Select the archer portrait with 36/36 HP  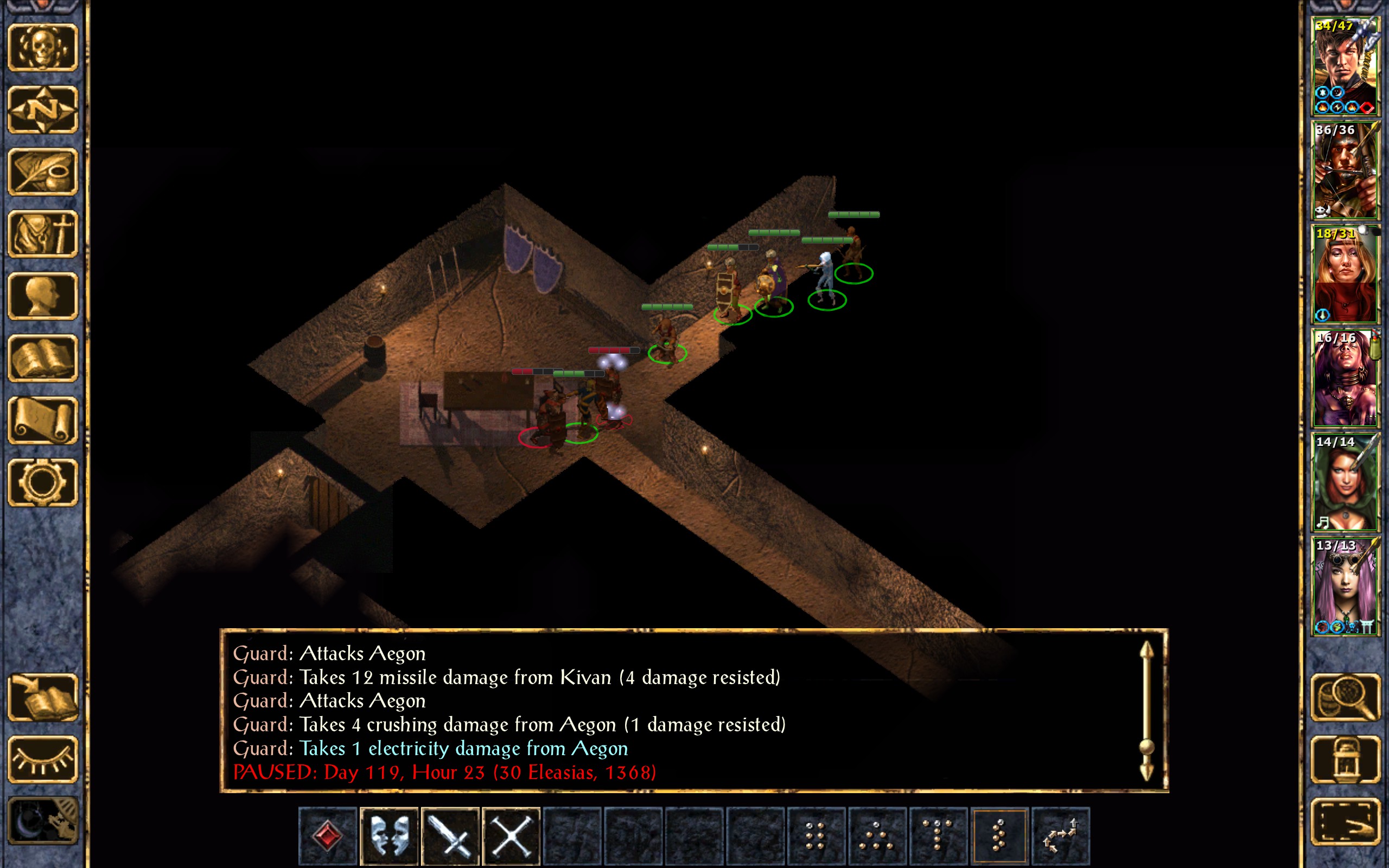coord(1345,170)
